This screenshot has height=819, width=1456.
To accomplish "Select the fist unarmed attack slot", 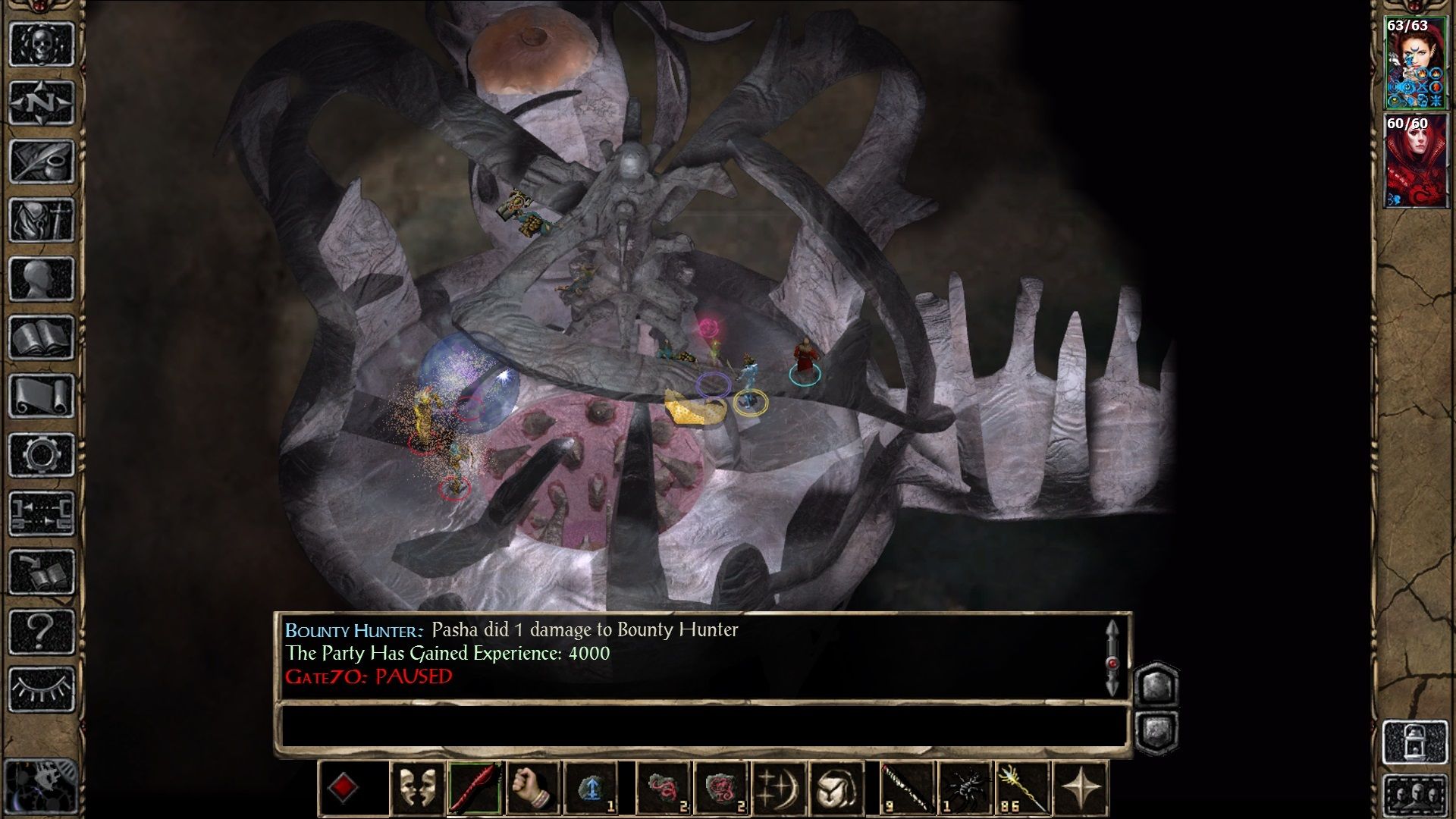I will point(532,789).
